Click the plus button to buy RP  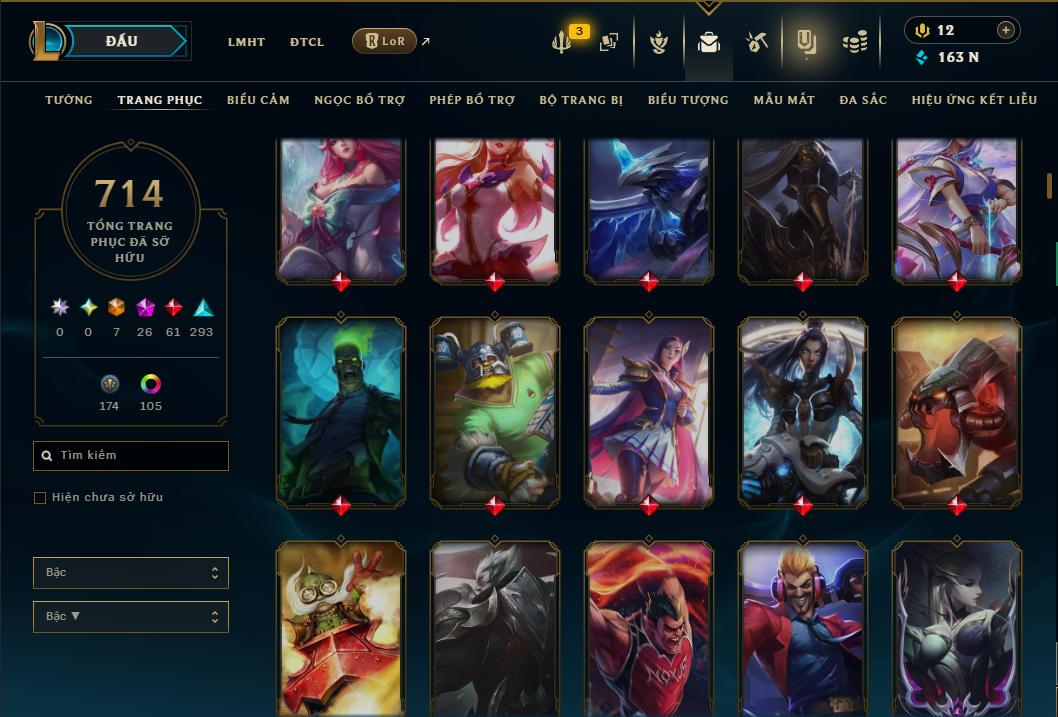(x=1005, y=30)
